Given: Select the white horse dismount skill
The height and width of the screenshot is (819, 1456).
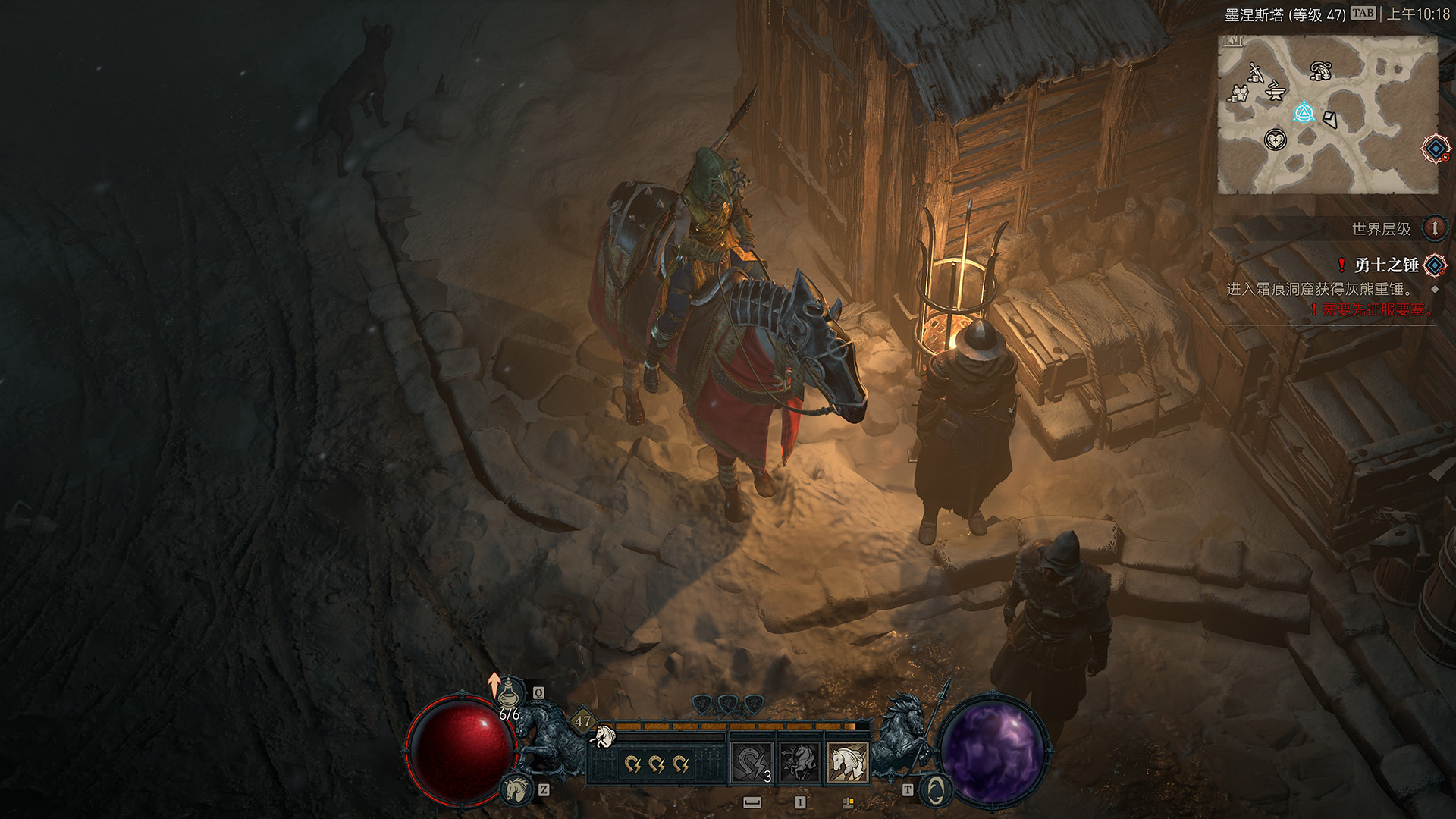Looking at the screenshot, I should tap(847, 762).
